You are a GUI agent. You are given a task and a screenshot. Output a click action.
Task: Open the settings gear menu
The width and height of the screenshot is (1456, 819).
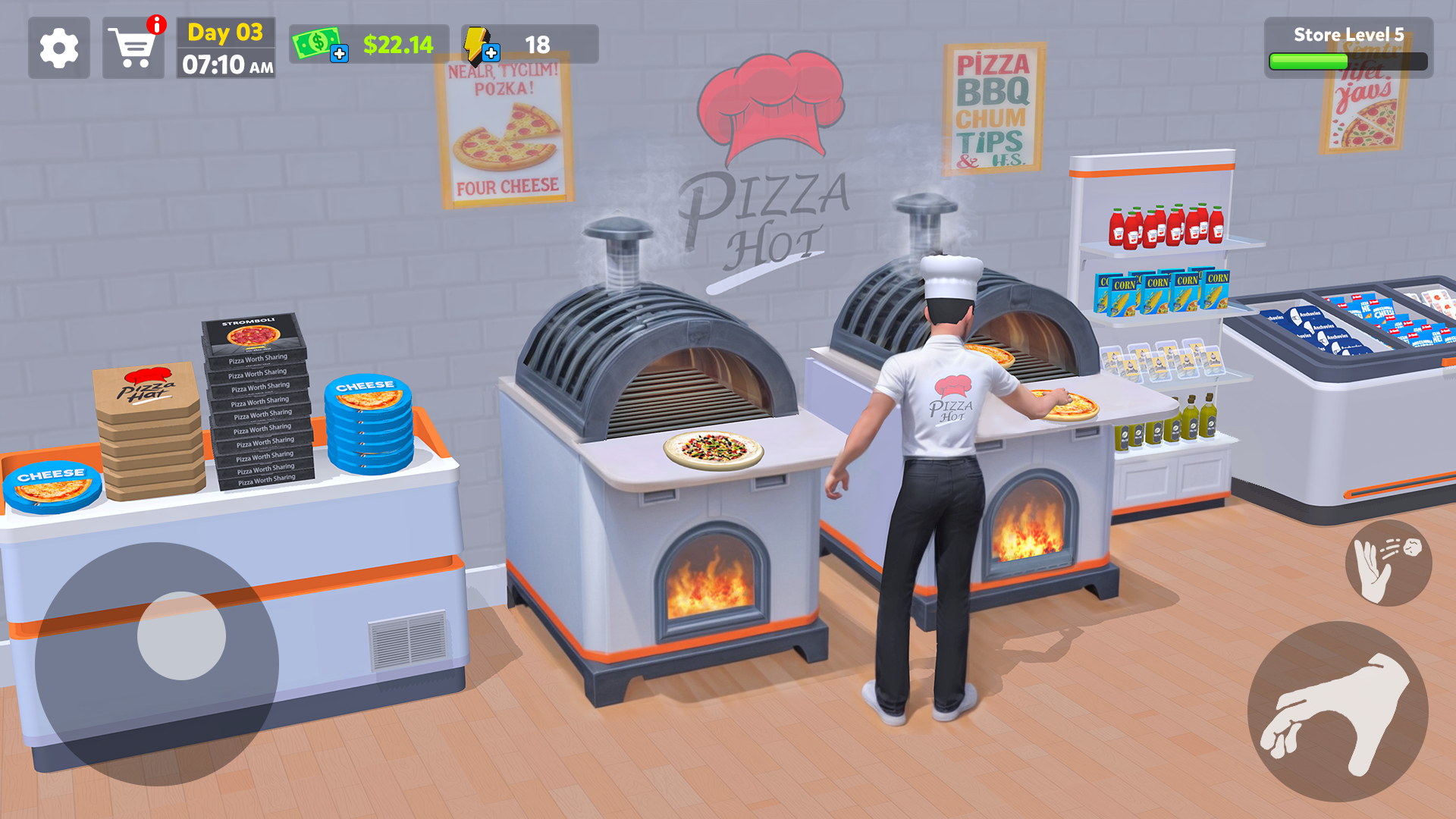pos(59,49)
